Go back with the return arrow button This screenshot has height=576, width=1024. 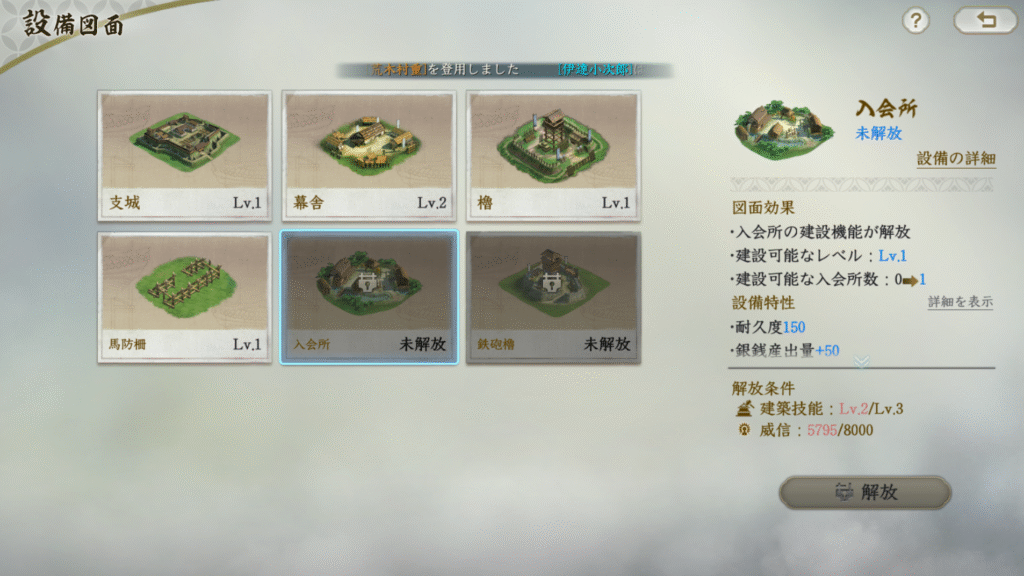985,21
